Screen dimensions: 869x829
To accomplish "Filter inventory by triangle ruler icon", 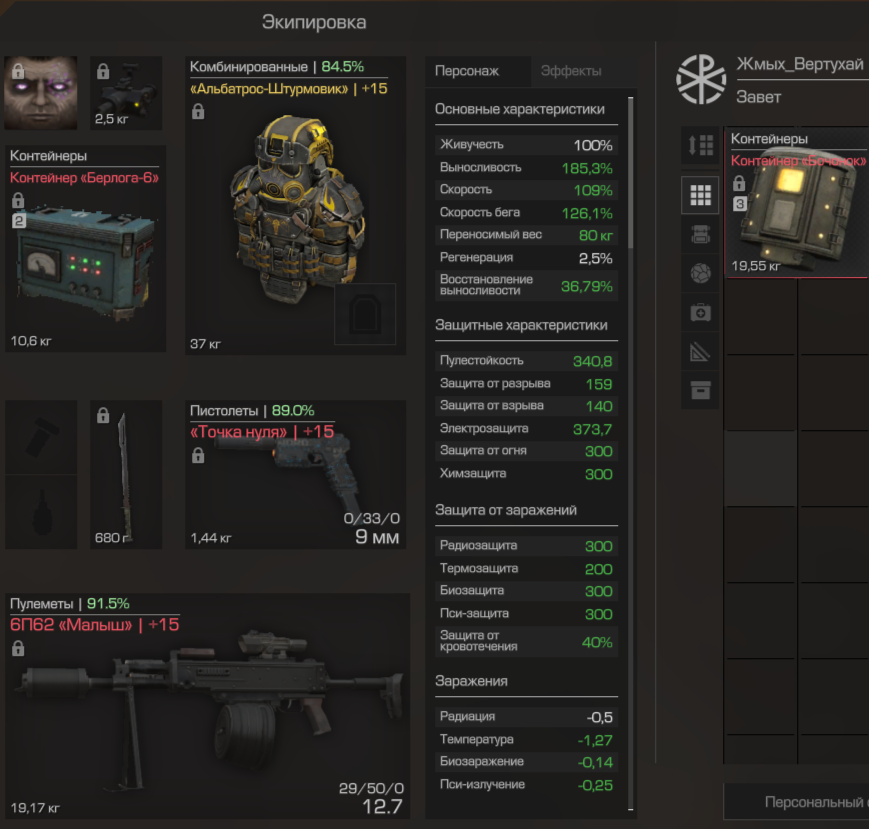I will point(700,351).
